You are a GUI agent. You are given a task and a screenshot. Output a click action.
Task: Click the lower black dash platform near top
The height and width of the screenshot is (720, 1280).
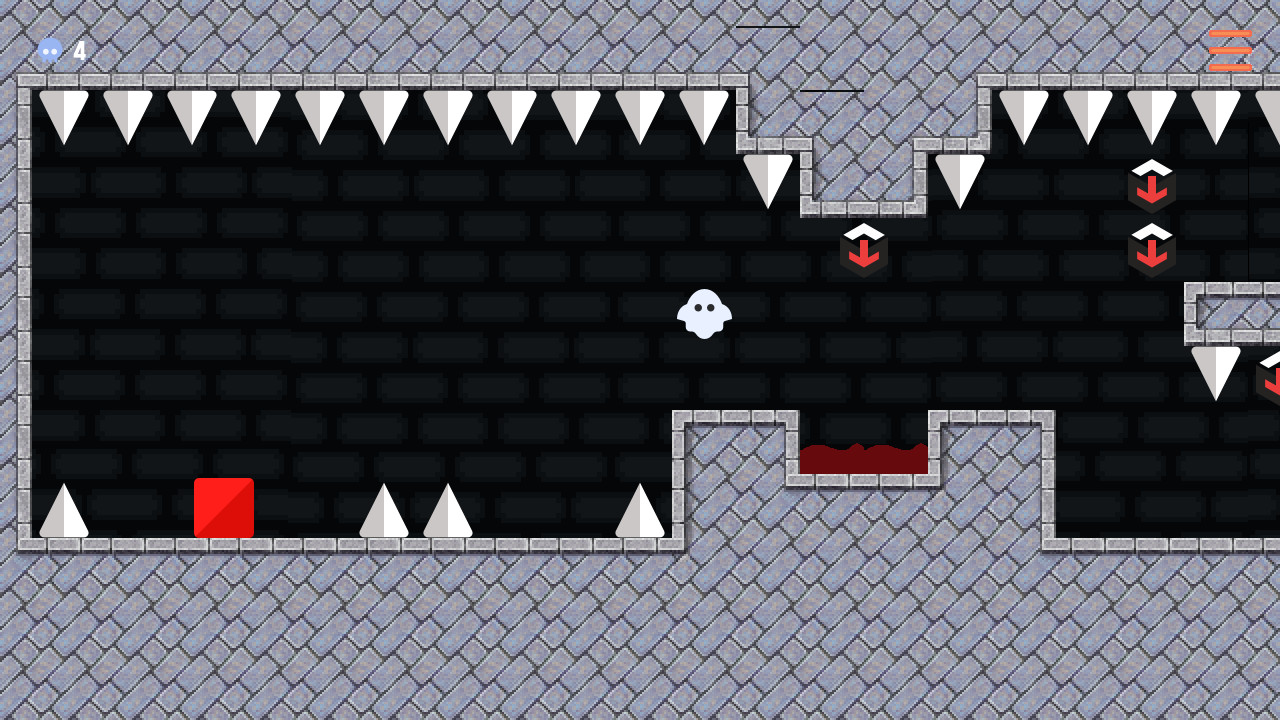pos(831,89)
